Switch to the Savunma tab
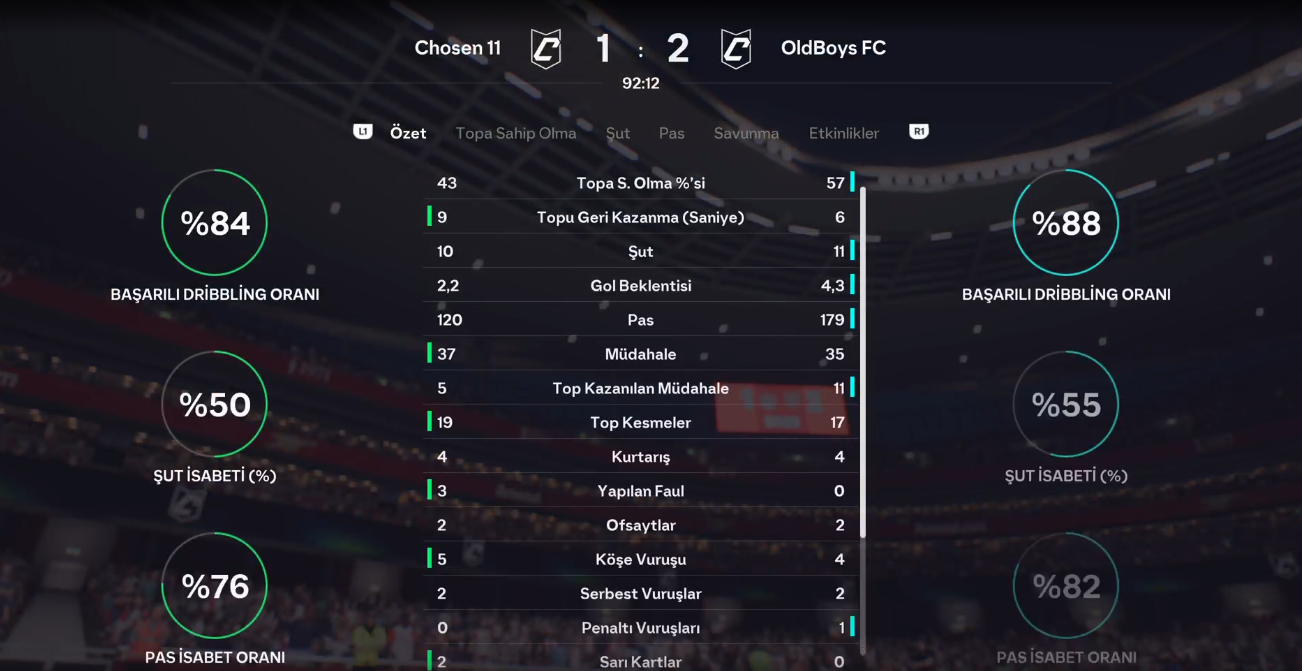 click(x=746, y=133)
